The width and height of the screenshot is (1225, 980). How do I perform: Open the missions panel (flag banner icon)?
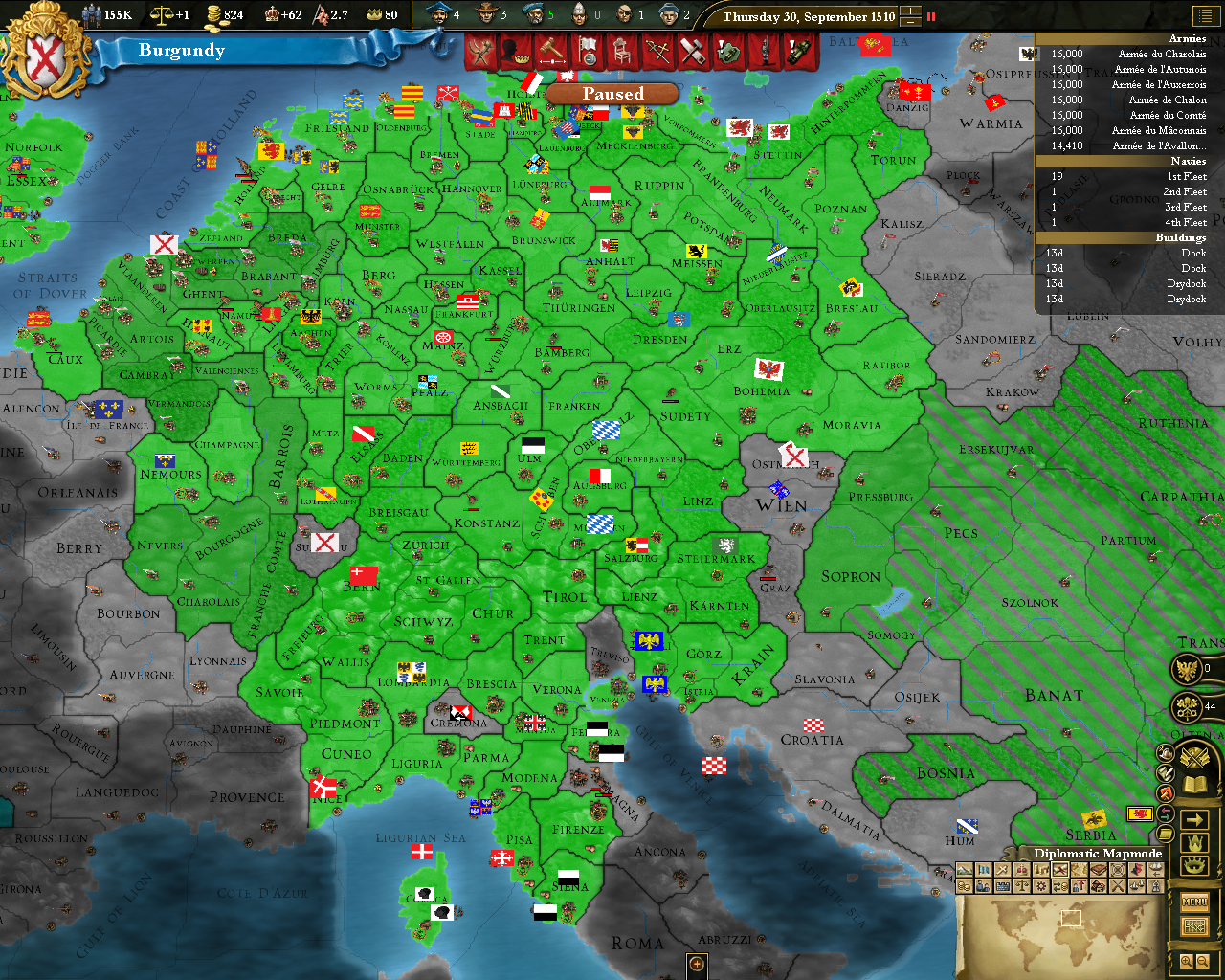coord(588,53)
